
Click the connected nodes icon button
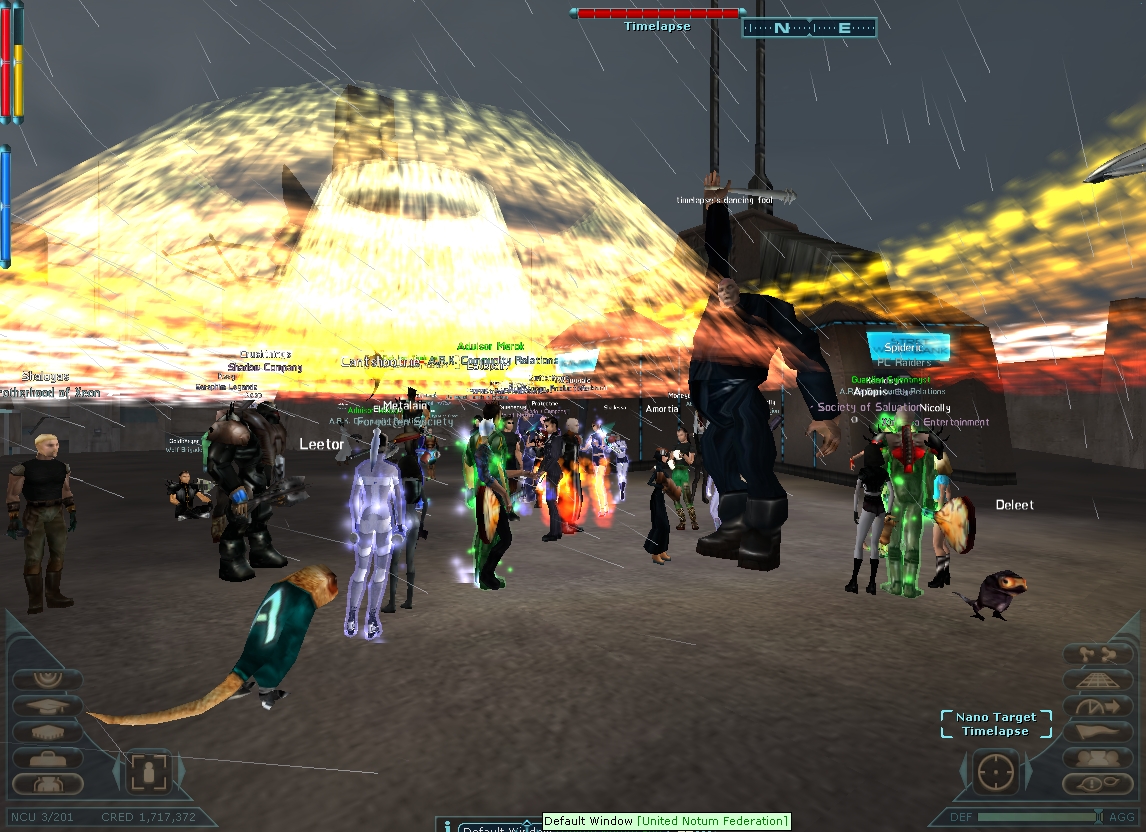(1097, 655)
